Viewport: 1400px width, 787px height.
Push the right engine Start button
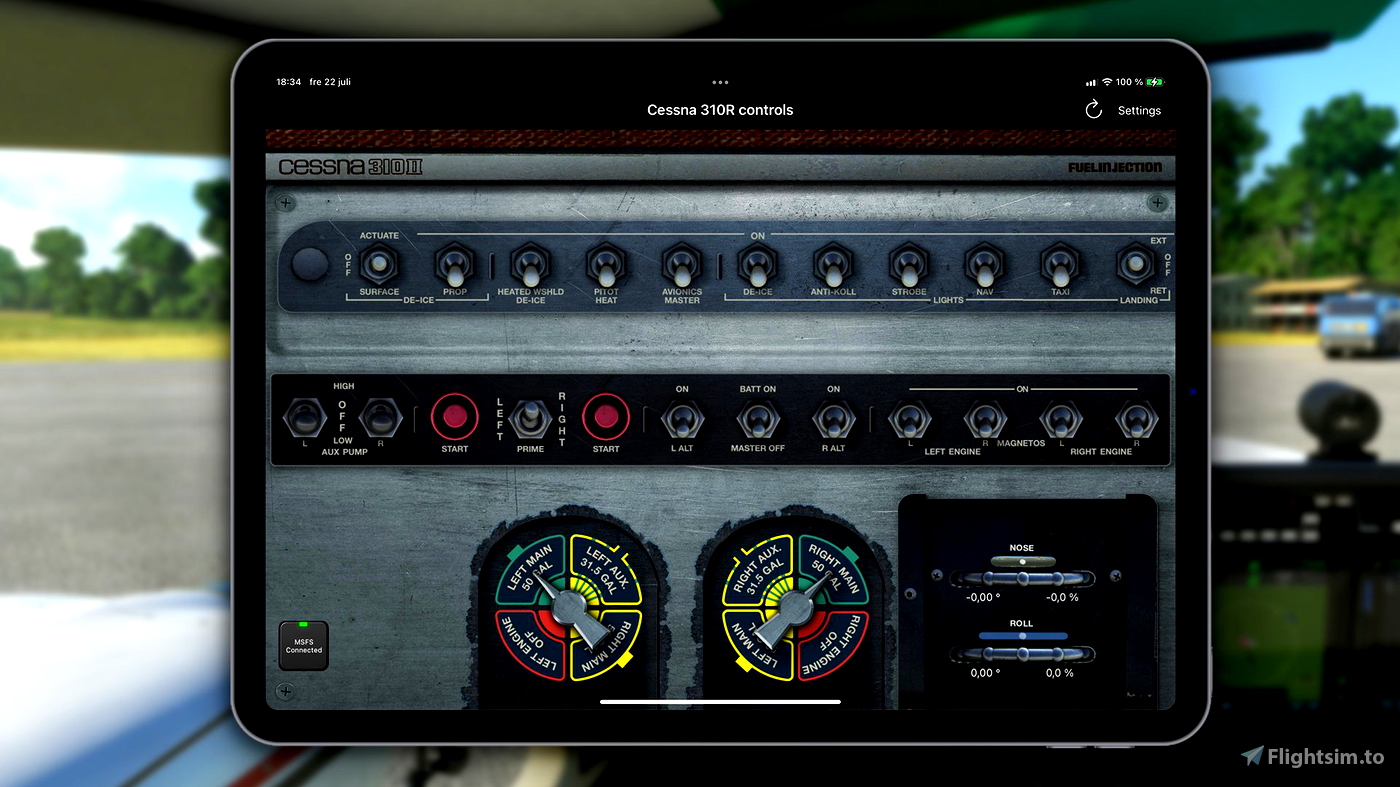click(606, 417)
